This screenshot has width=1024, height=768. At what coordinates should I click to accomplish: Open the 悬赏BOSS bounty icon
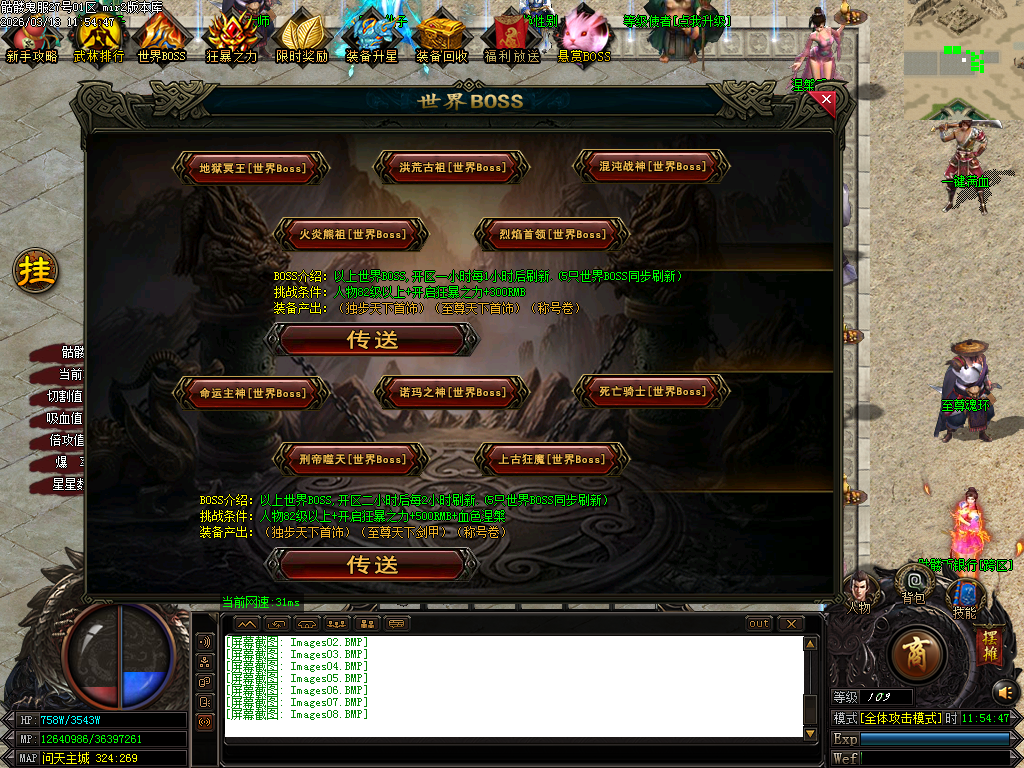coord(584,40)
